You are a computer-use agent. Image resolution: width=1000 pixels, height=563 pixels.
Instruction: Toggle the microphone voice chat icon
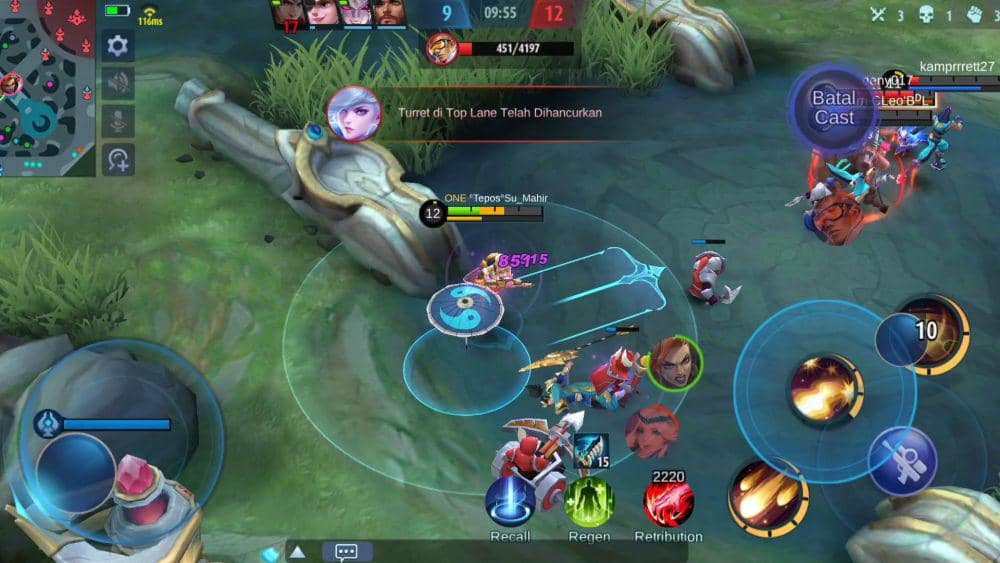pos(118,121)
